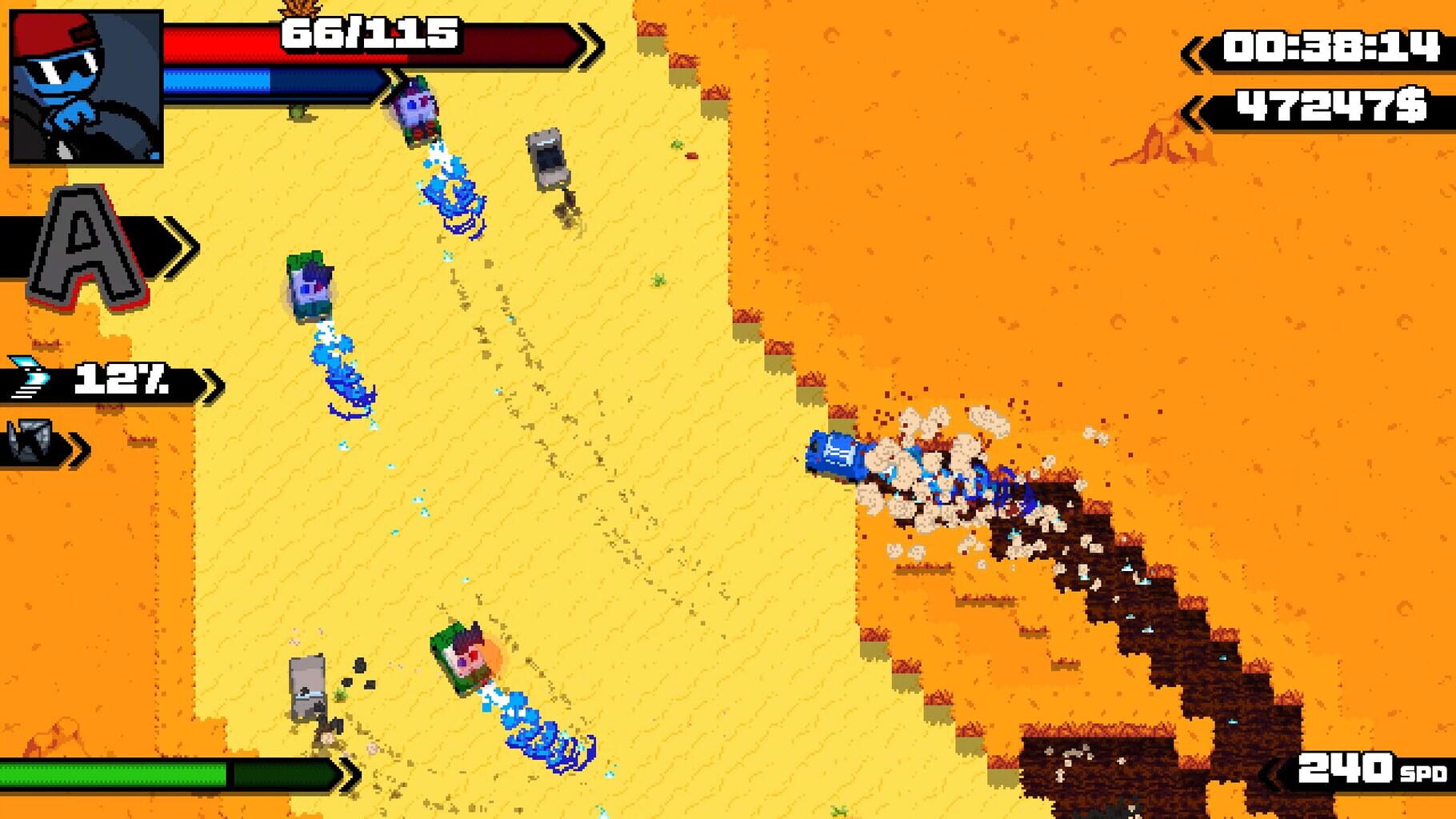This screenshot has width=1456, height=819.
Task: Click the timer showing 00:38:14
Action: [x=1324, y=46]
